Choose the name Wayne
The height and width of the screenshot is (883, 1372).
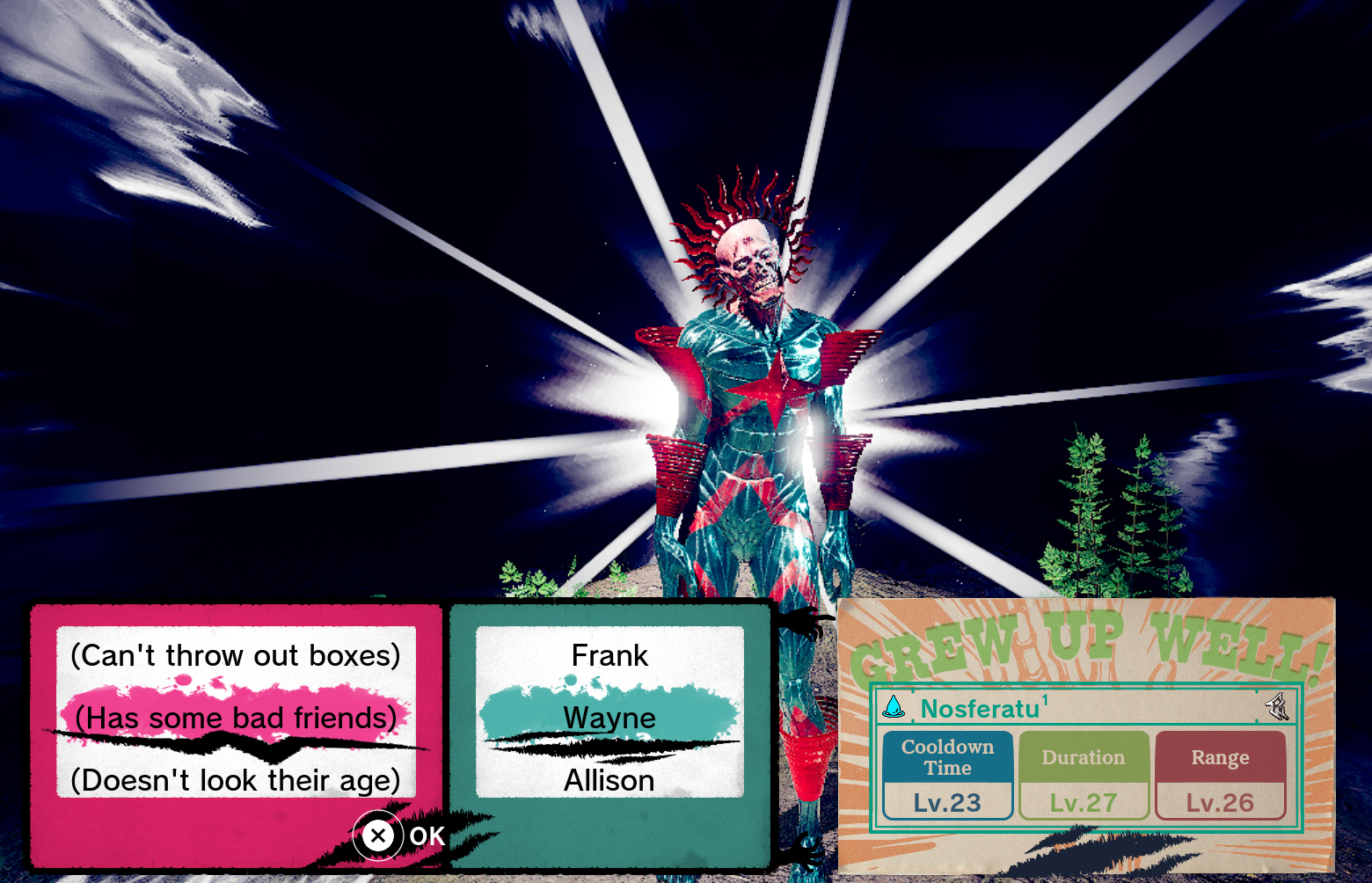coord(609,719)
